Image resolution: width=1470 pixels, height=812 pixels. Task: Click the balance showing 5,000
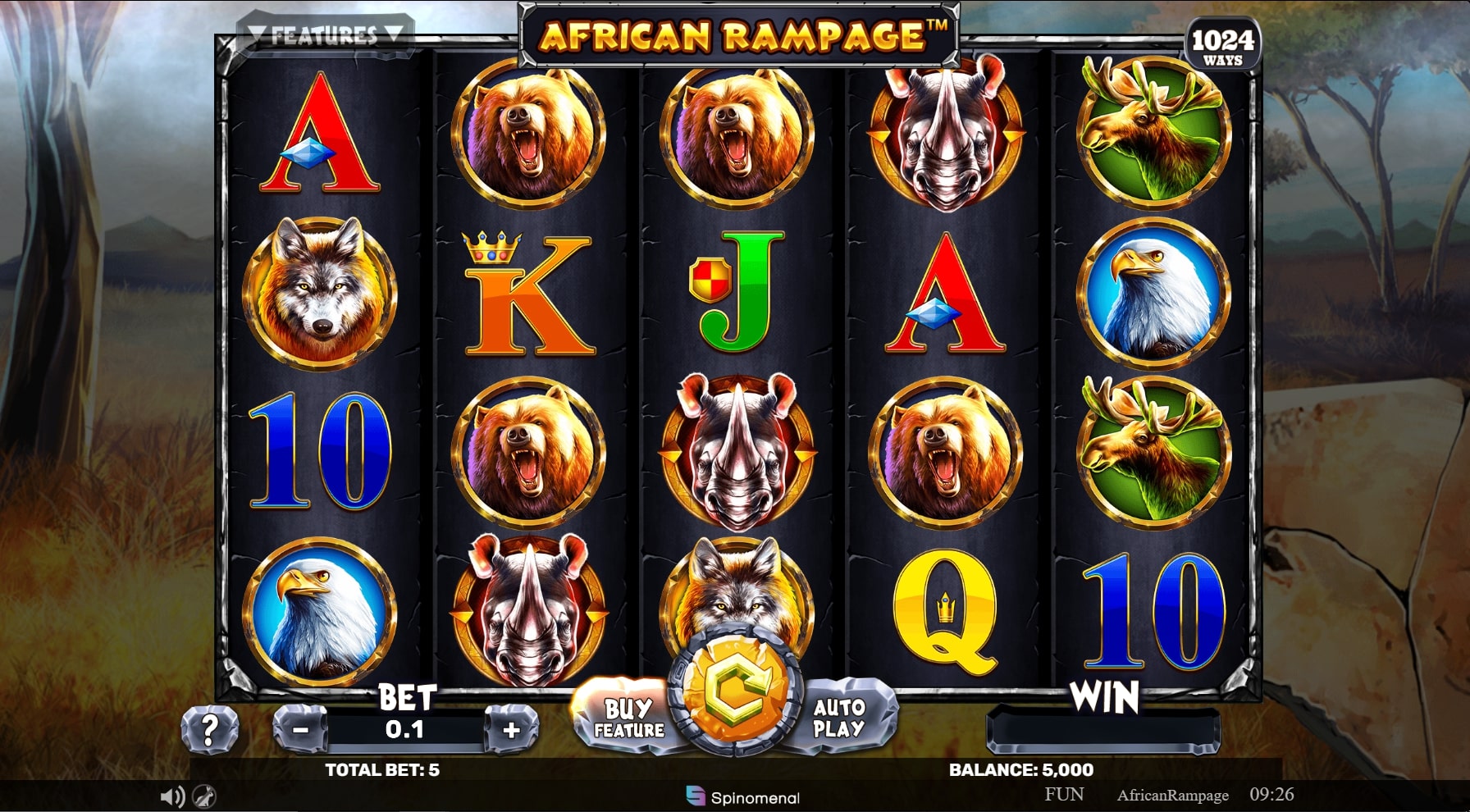point(1020,770)
